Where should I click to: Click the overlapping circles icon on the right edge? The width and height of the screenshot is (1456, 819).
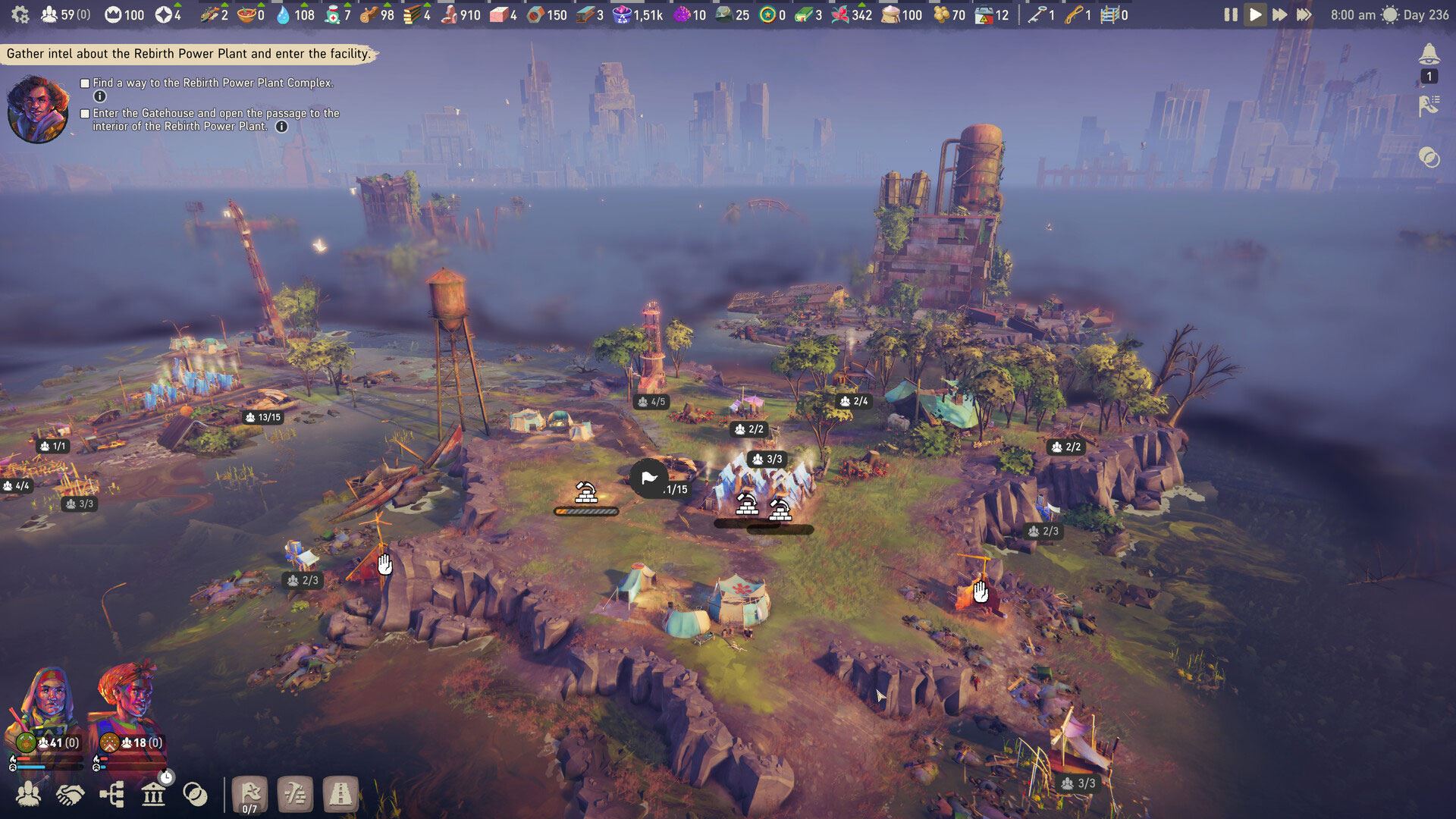(1429, 158)
